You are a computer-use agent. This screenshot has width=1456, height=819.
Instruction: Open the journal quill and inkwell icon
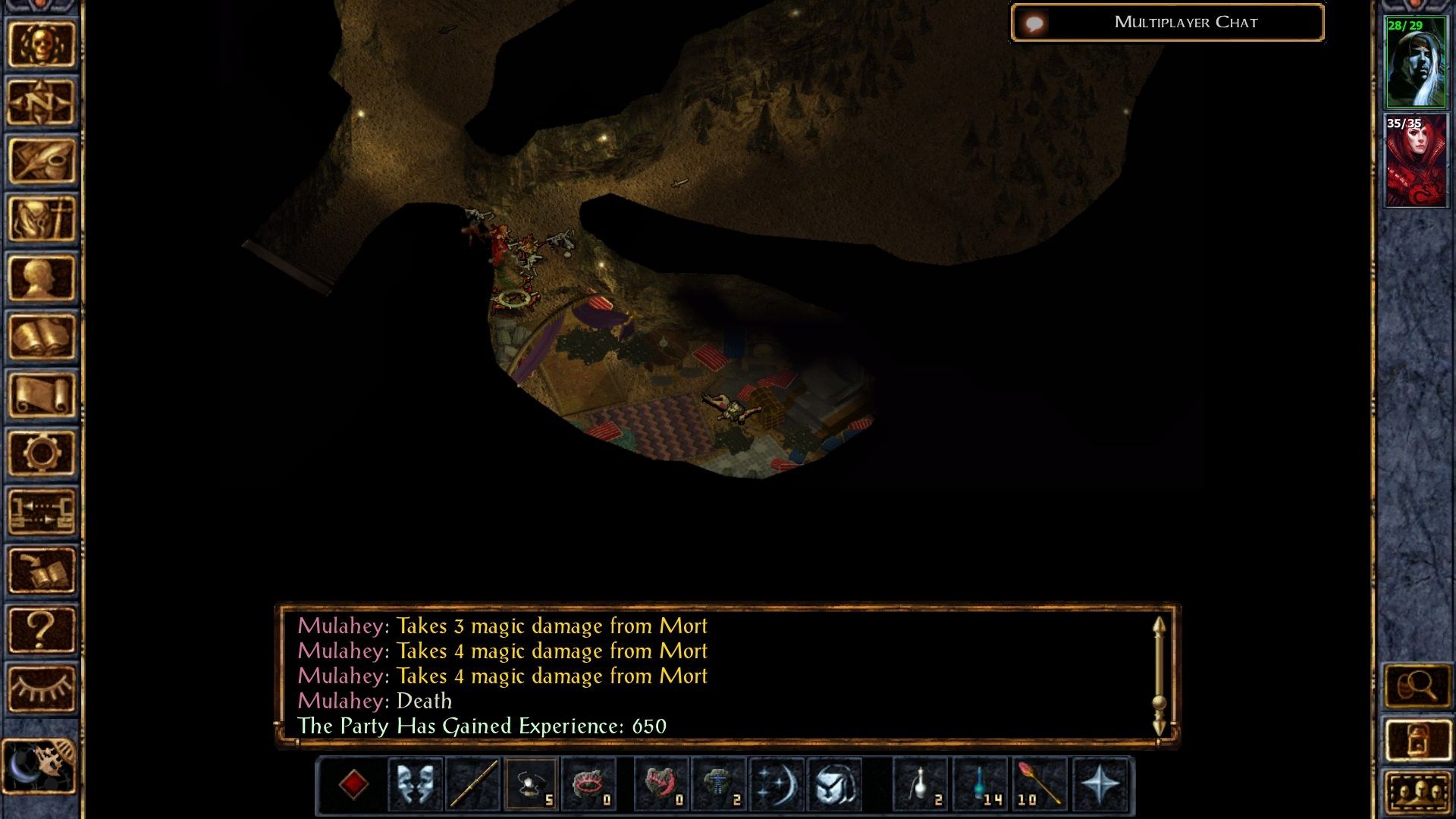click(x=42, y=161)
